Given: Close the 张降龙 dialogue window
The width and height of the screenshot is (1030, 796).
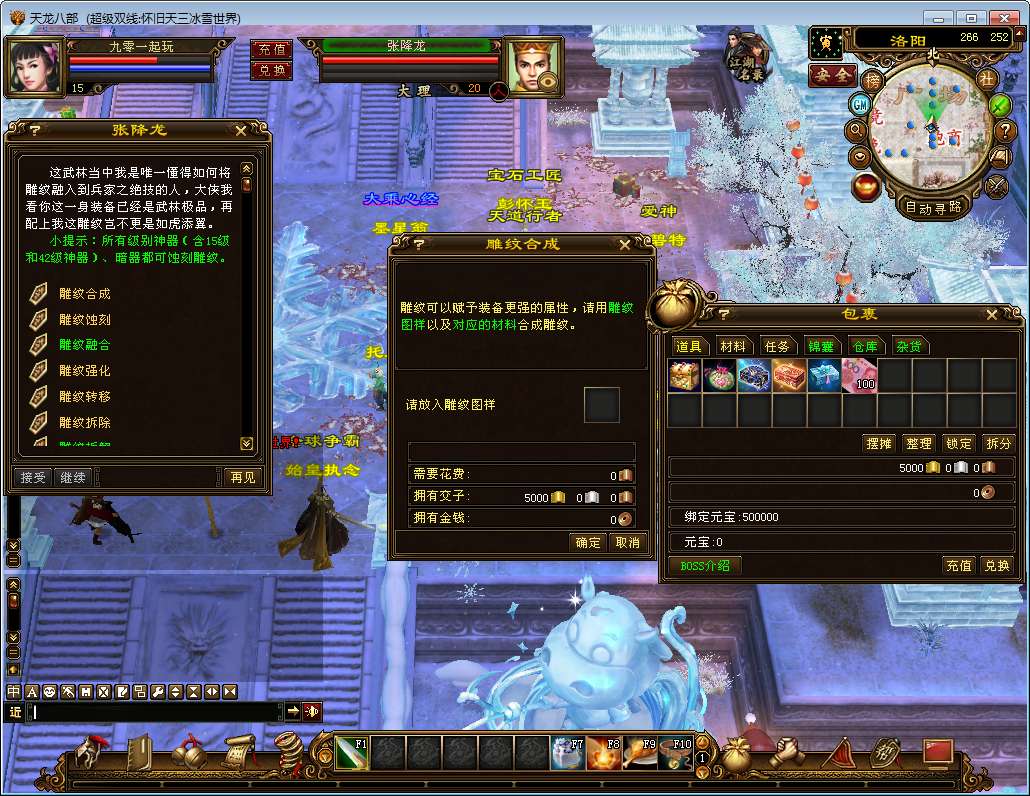Looking at the screenshot, I should point(241,130).
